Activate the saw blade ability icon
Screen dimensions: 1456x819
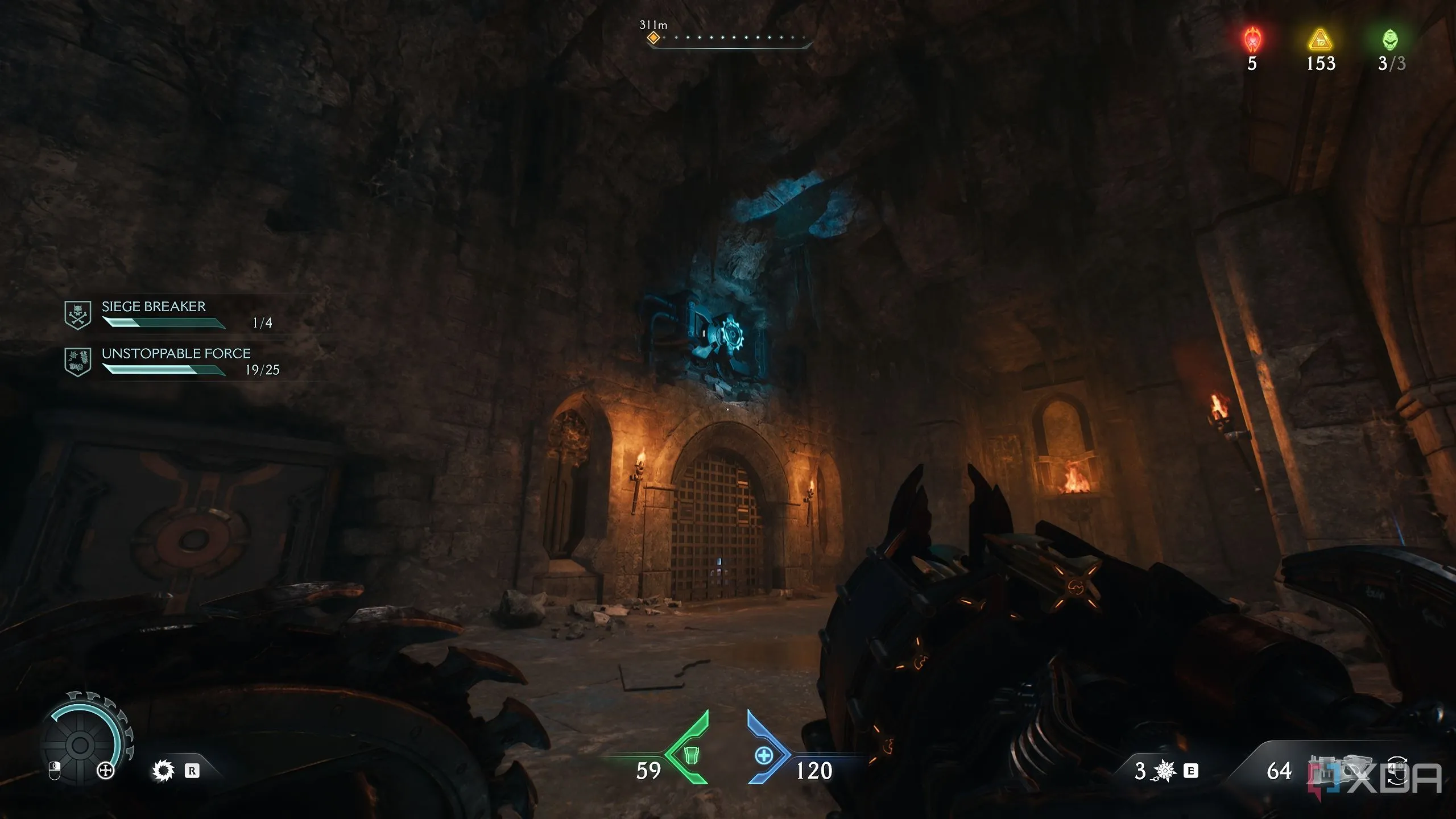pyautogui.click(x=163, y=771)
